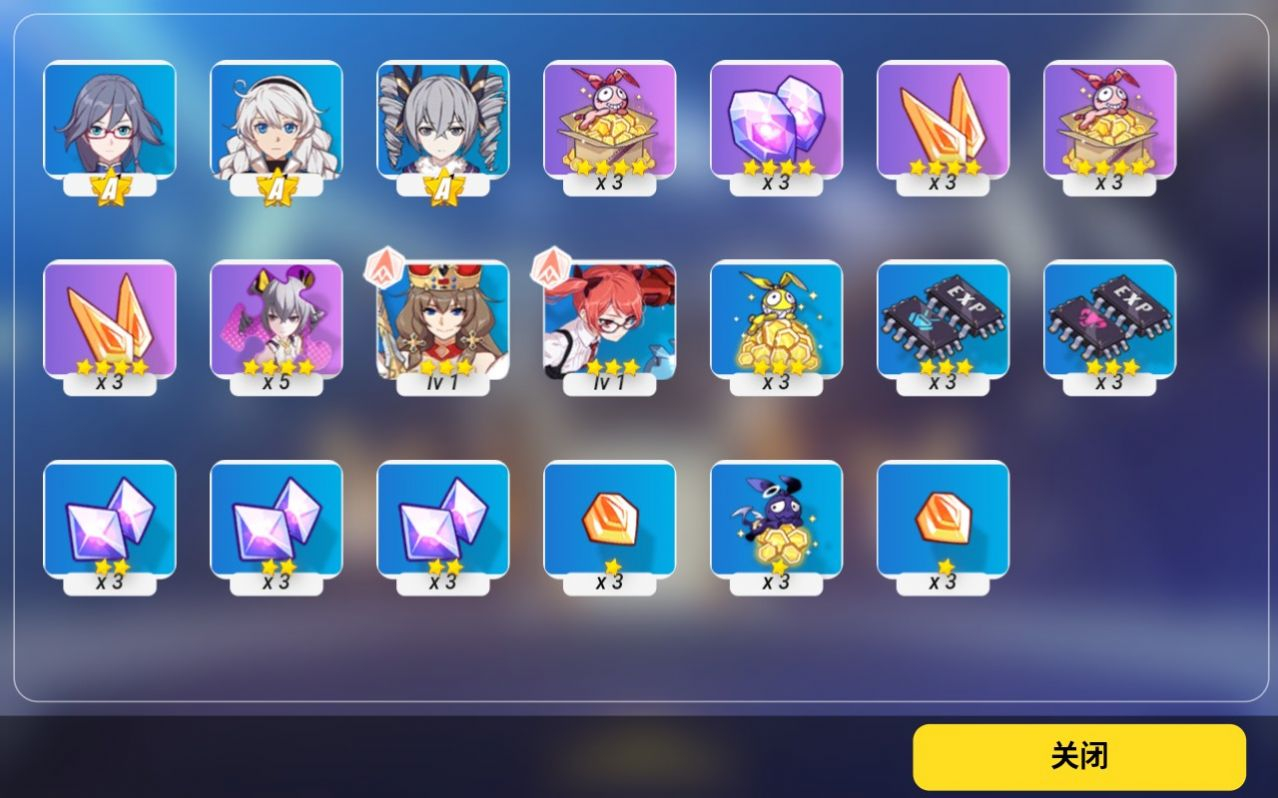The height and width of the screenshot is (798, 1278).
Task: Inspect the yellow bunny gold coin pile
Action: (776, 320)
